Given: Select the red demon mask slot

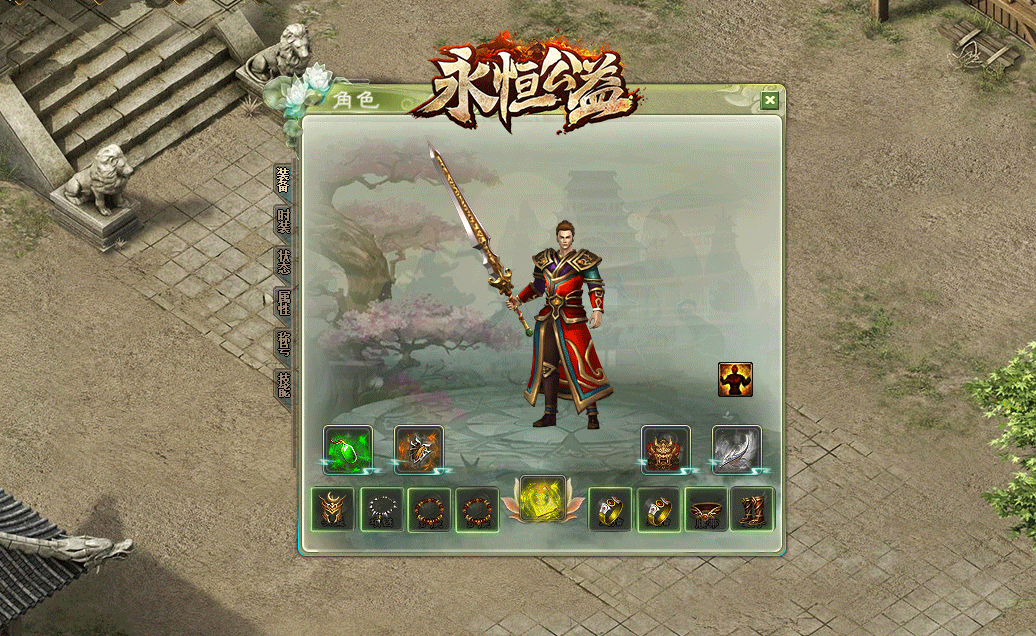Looking at the screenshot, I should (666, 449).
